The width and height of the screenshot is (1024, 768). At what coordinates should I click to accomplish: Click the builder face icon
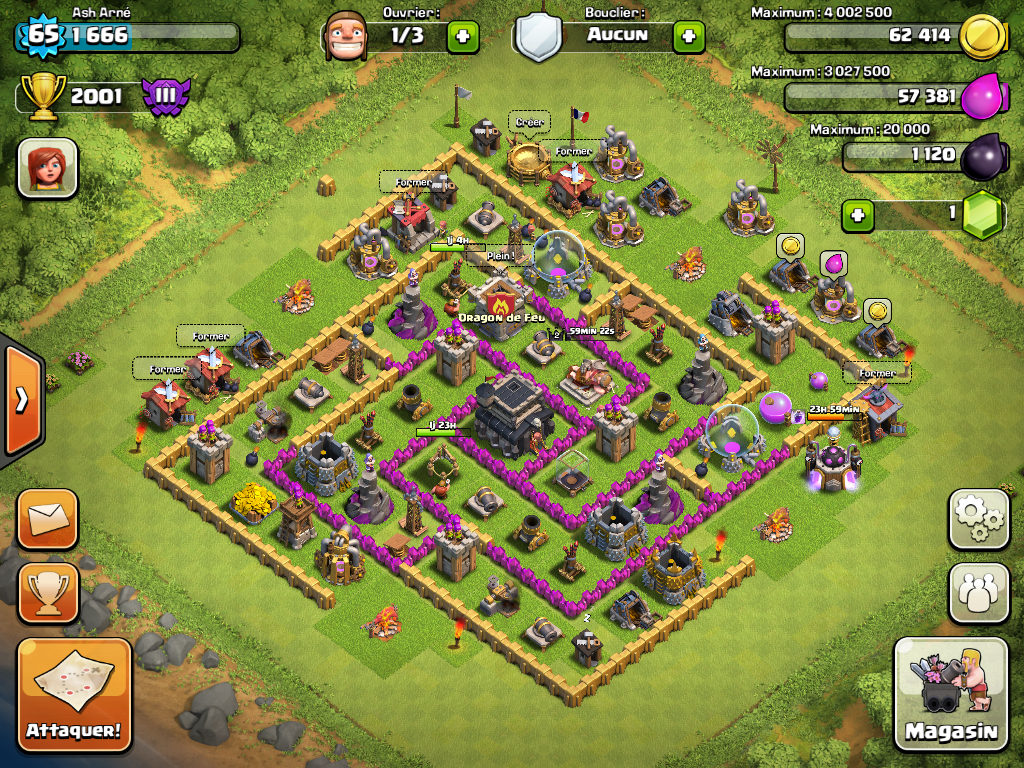pyautogui.click(x=347, y=36)
